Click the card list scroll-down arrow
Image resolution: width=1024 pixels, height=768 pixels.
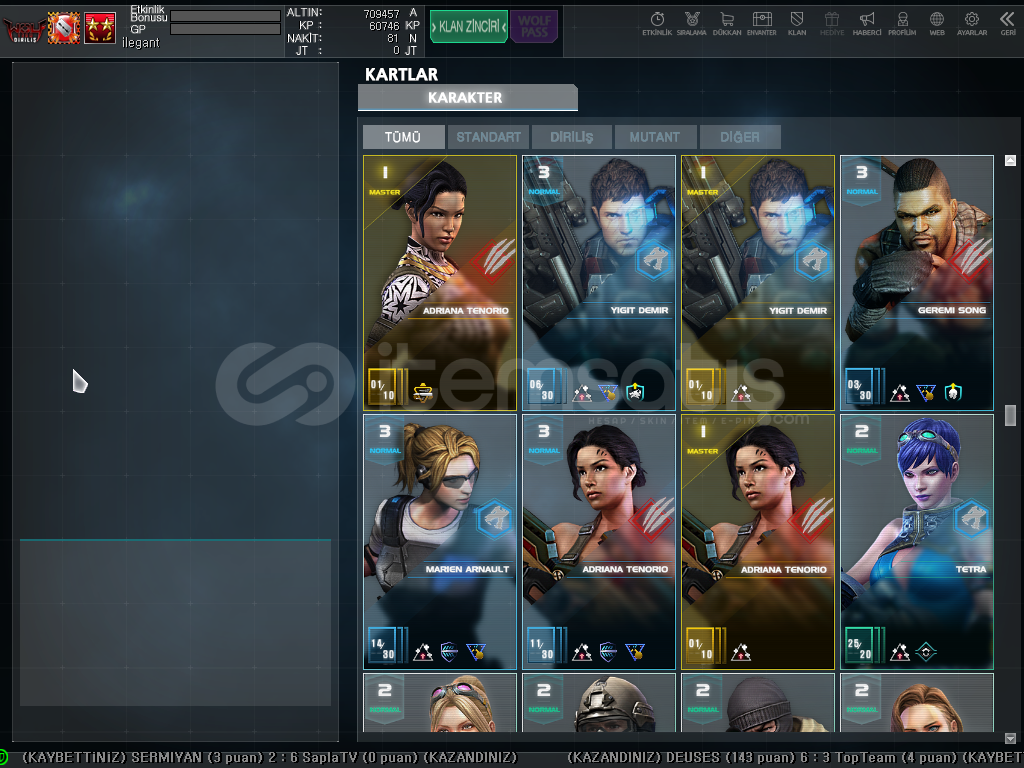1010,738
